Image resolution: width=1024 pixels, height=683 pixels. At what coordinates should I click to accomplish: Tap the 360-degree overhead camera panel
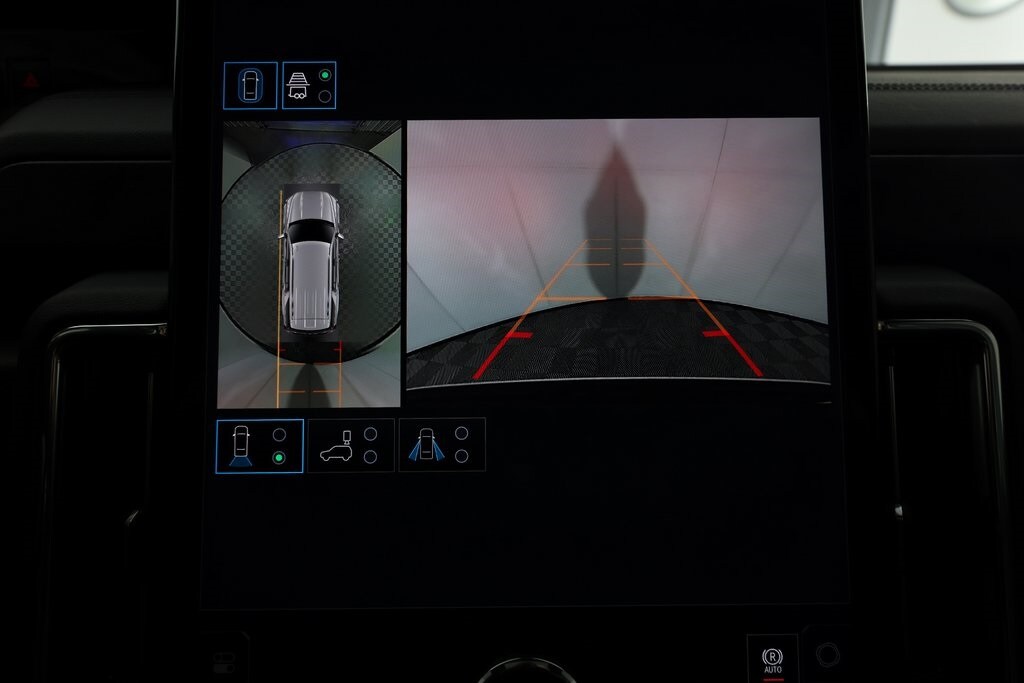[x=310, y=264]
